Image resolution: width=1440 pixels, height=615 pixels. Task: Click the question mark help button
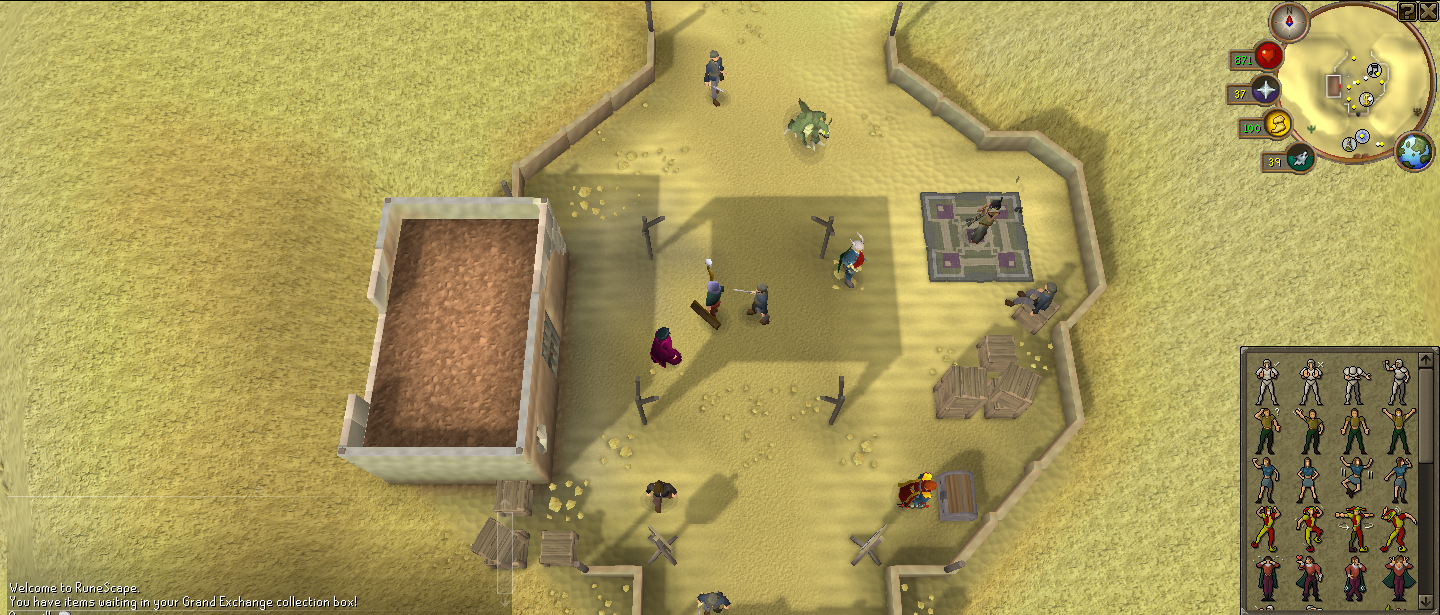(1408, 11)
